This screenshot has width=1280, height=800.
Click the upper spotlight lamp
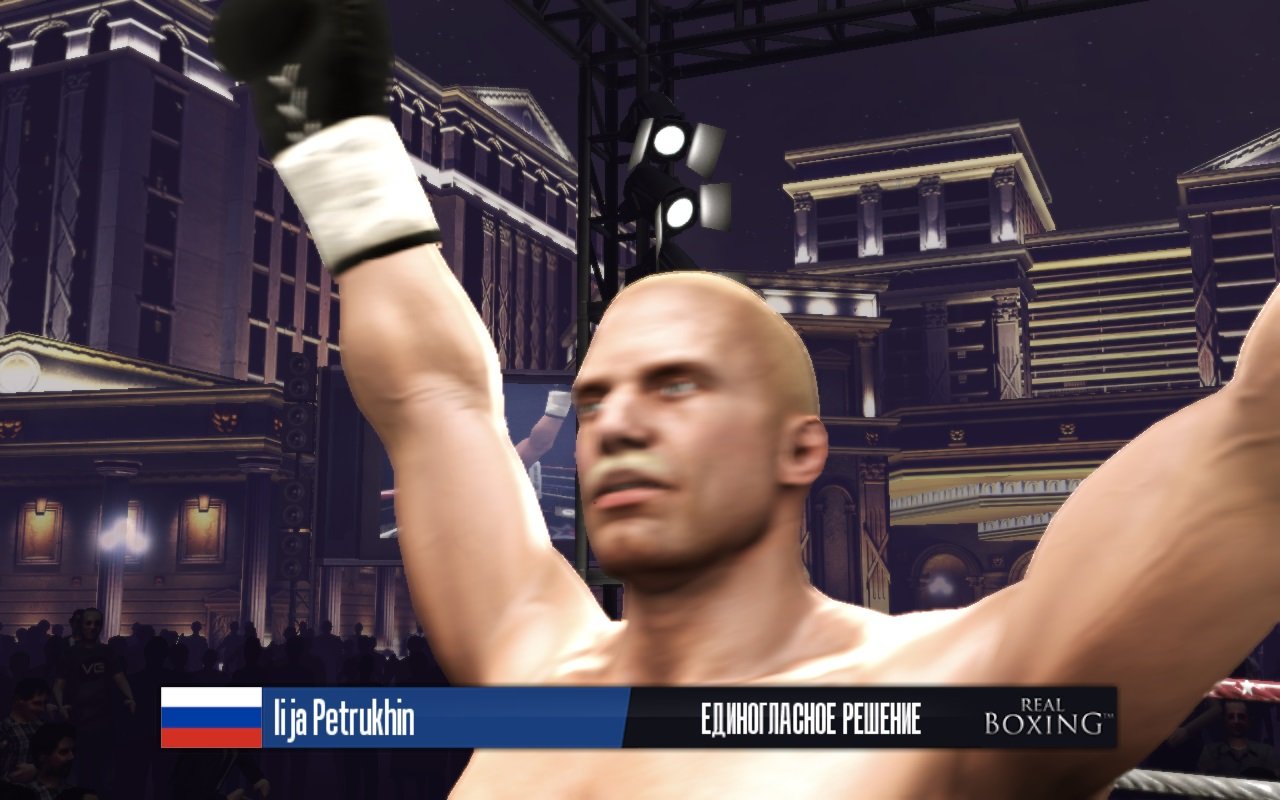coord(672,139)
